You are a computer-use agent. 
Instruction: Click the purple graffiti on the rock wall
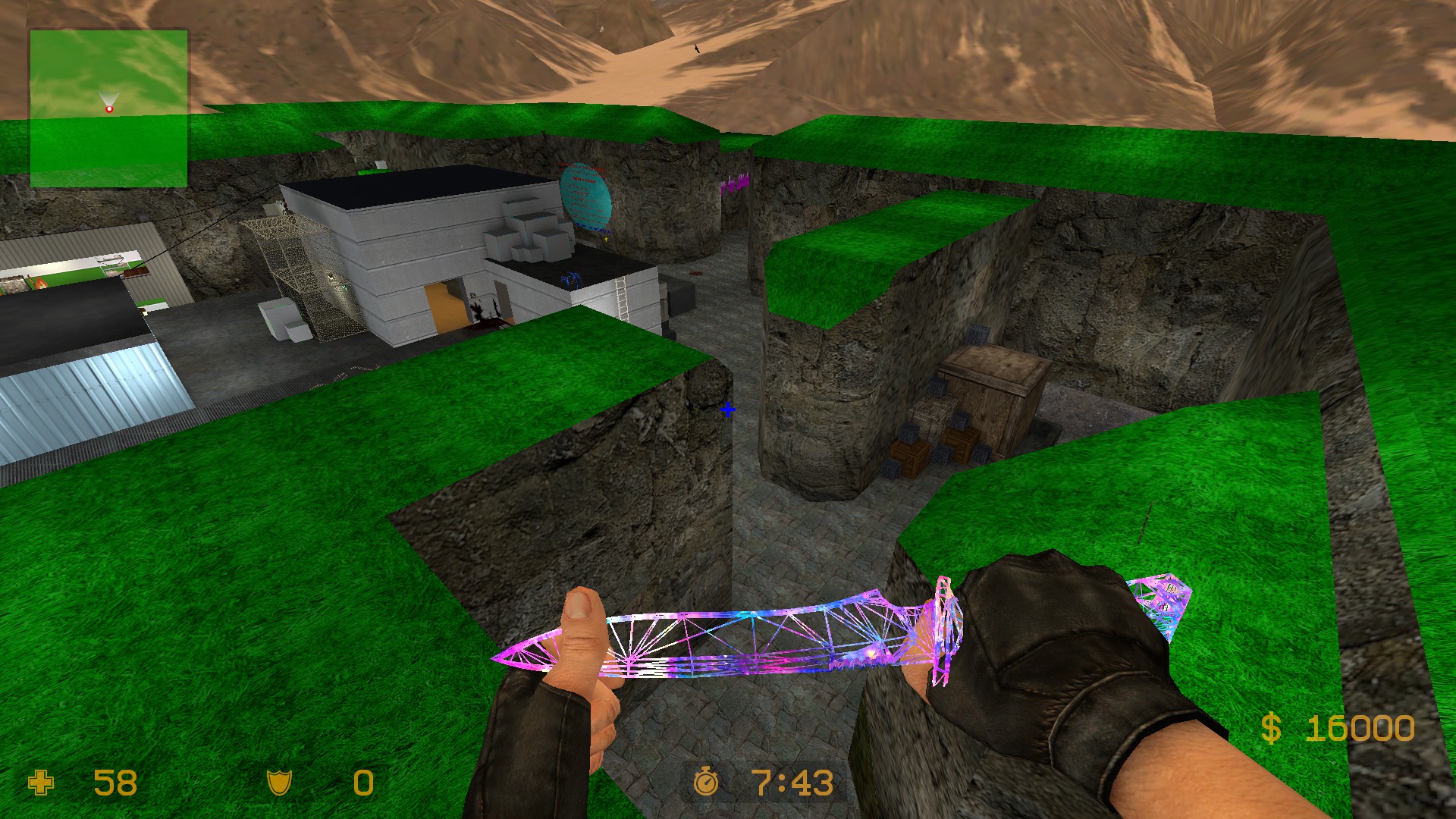tap(735, 184)
